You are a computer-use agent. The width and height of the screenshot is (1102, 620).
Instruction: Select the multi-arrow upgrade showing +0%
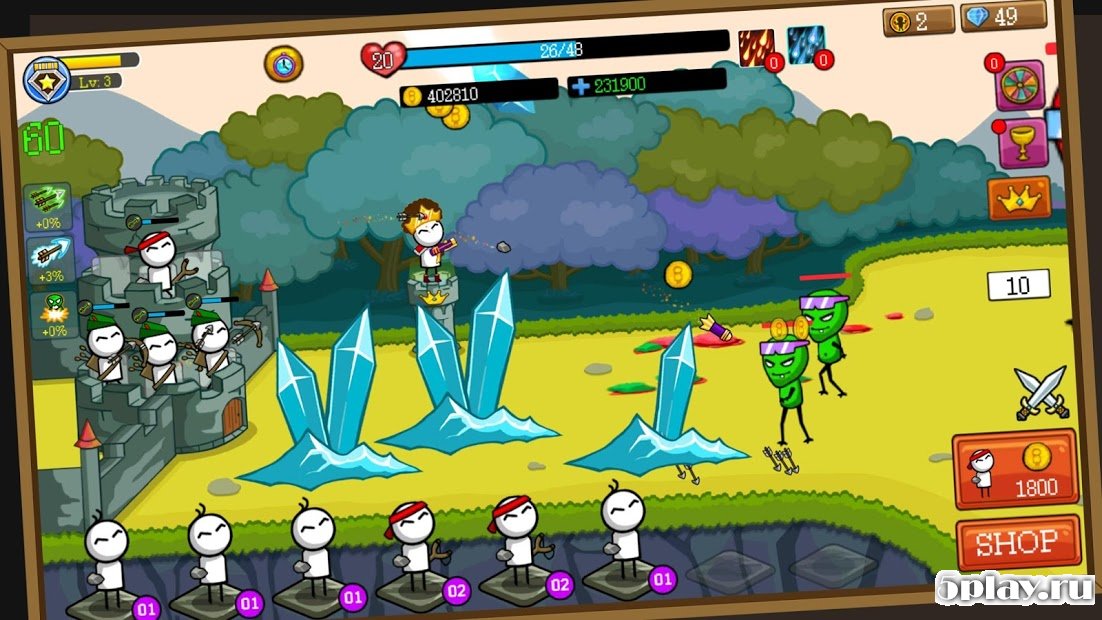click(47, 206)
